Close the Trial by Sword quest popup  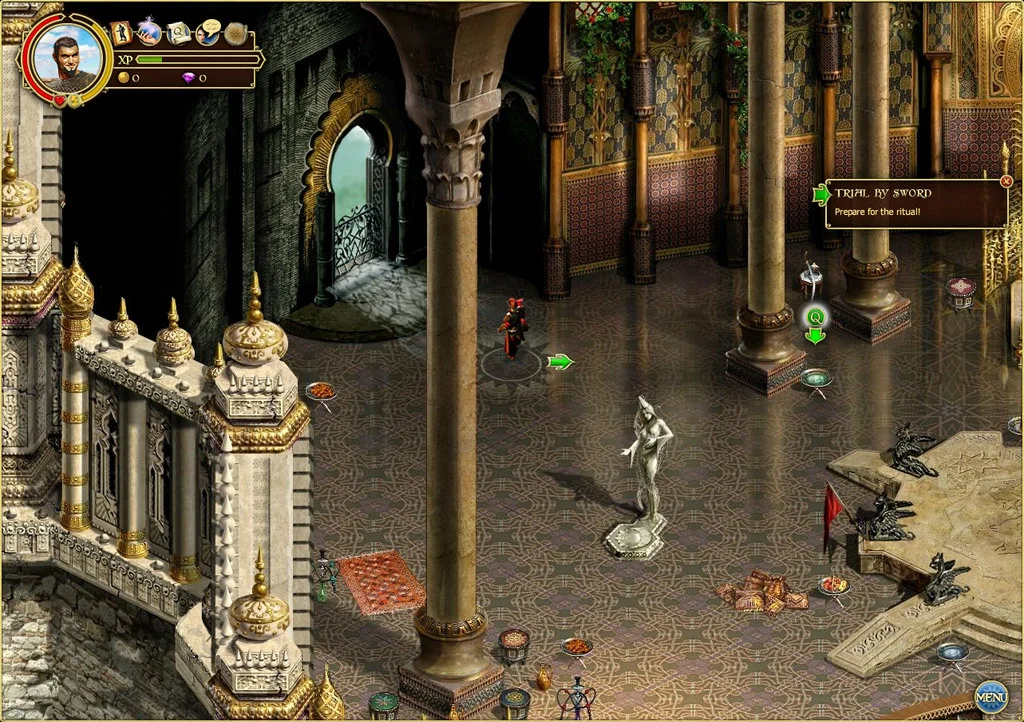(x=1006, y=182)
